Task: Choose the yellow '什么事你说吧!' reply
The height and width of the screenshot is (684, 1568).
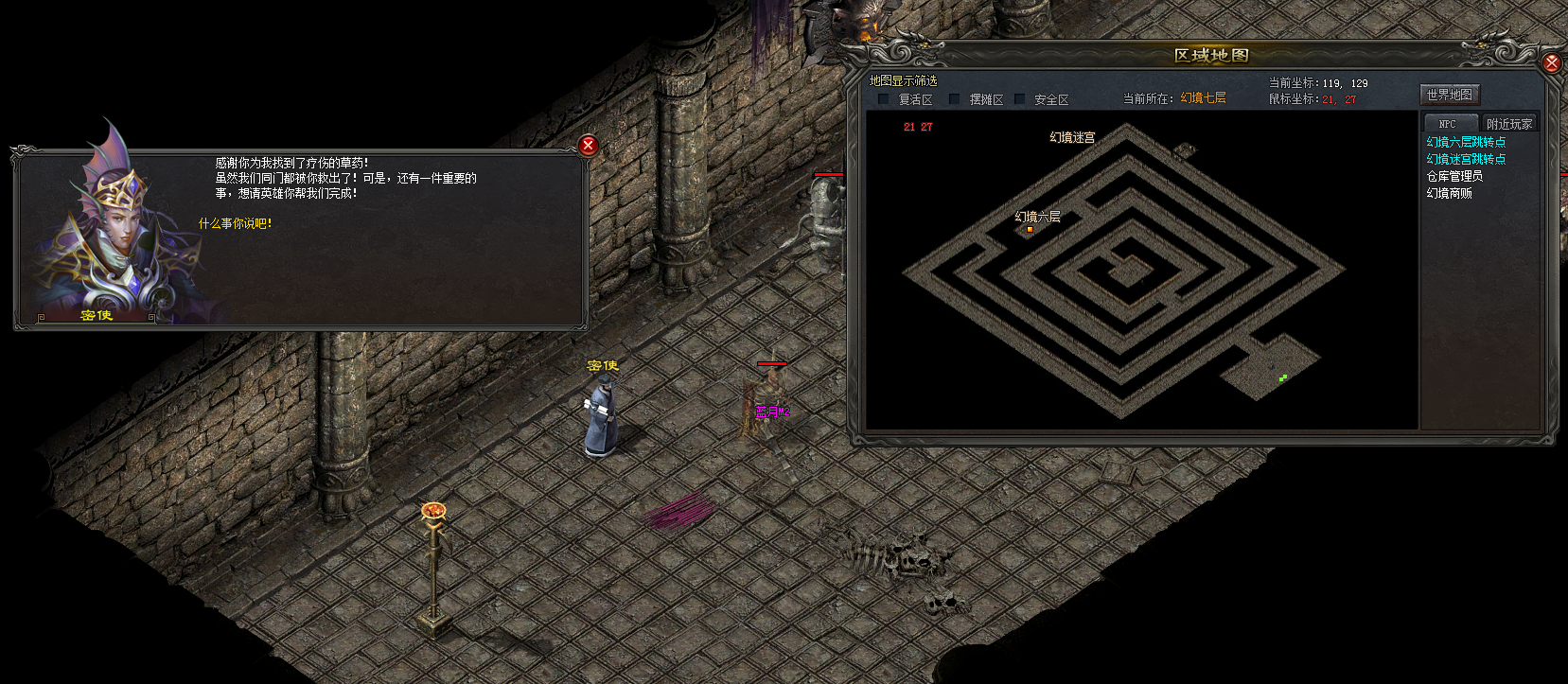Action: click(235, 224)
